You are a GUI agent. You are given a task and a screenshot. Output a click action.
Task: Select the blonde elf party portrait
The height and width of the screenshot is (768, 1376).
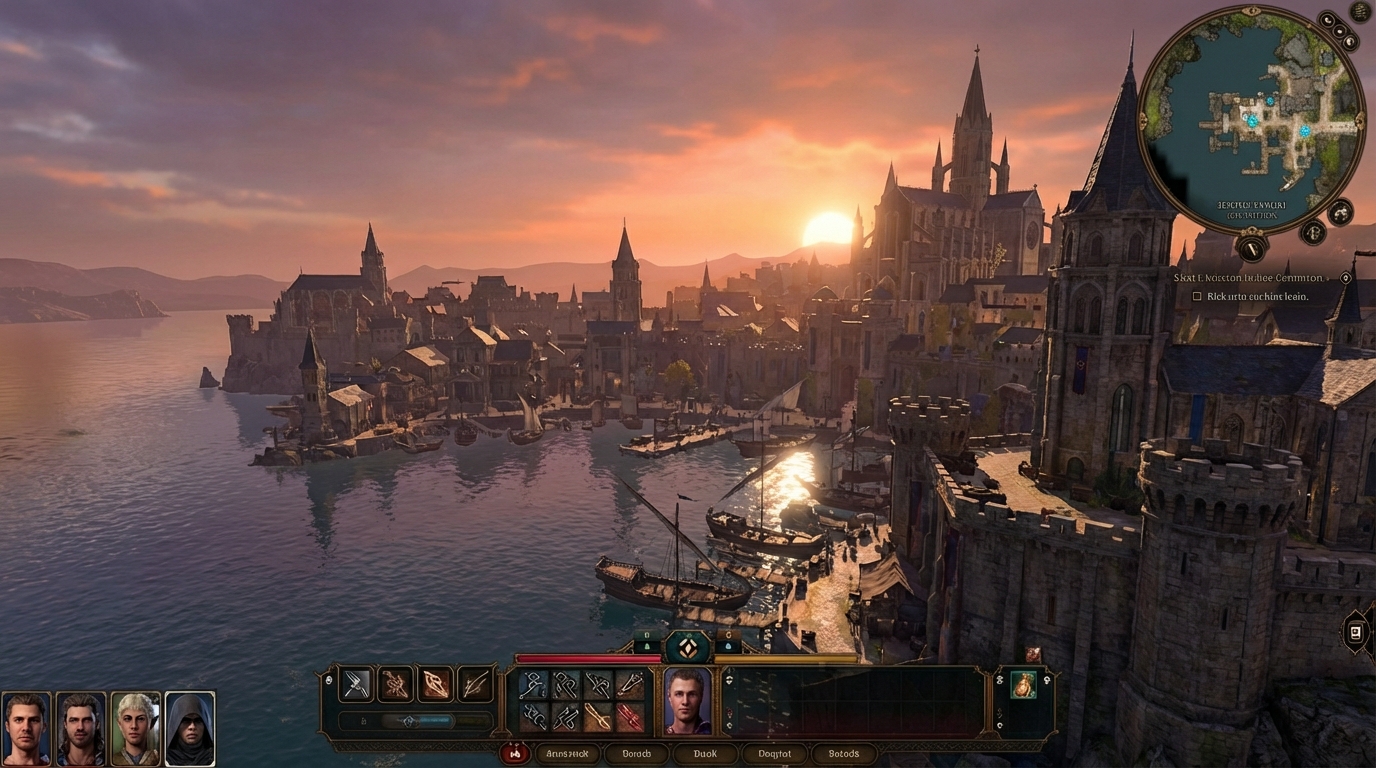click(x=135, y=728)
